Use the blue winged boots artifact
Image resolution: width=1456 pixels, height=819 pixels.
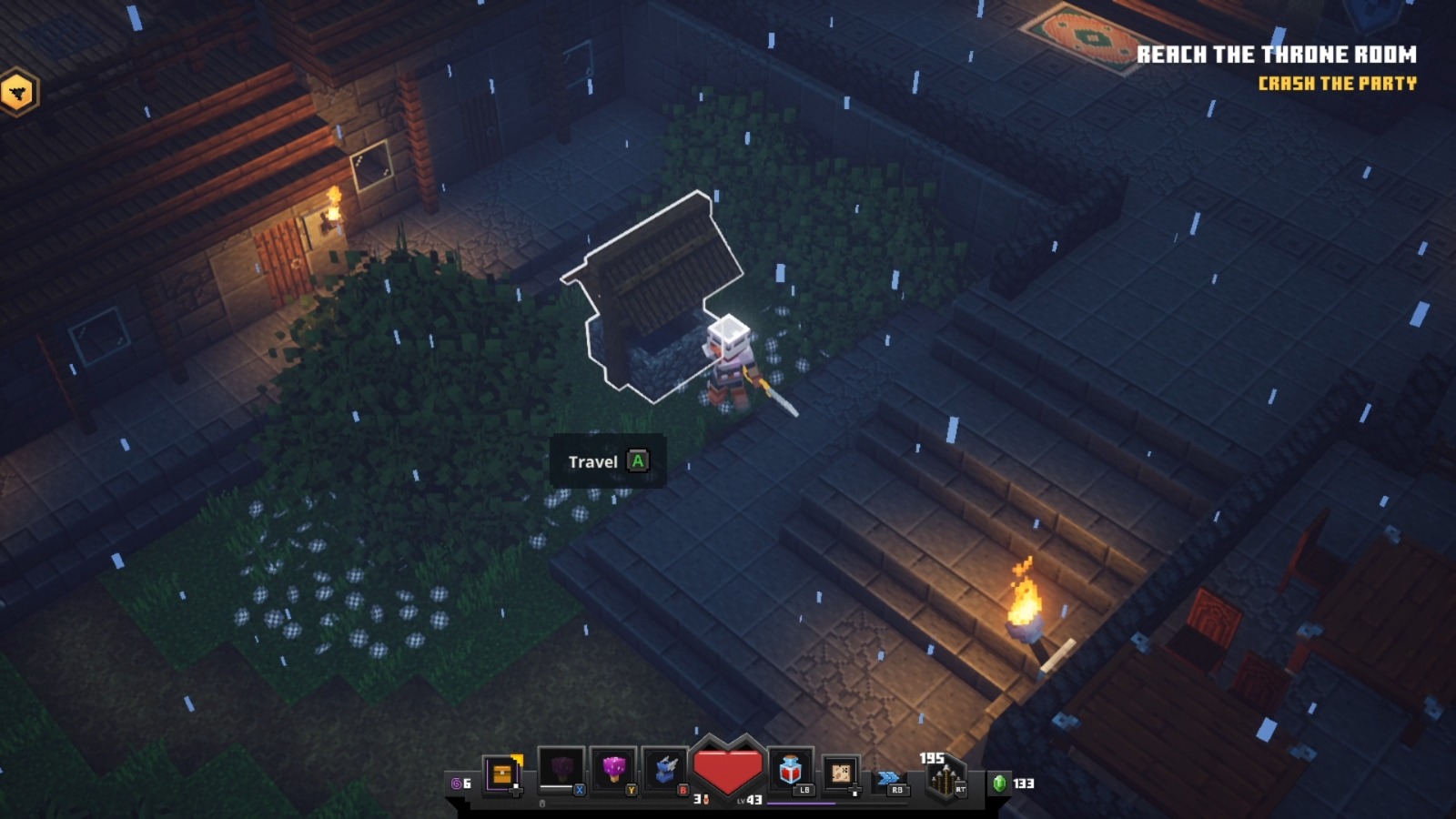pos(665,770)
